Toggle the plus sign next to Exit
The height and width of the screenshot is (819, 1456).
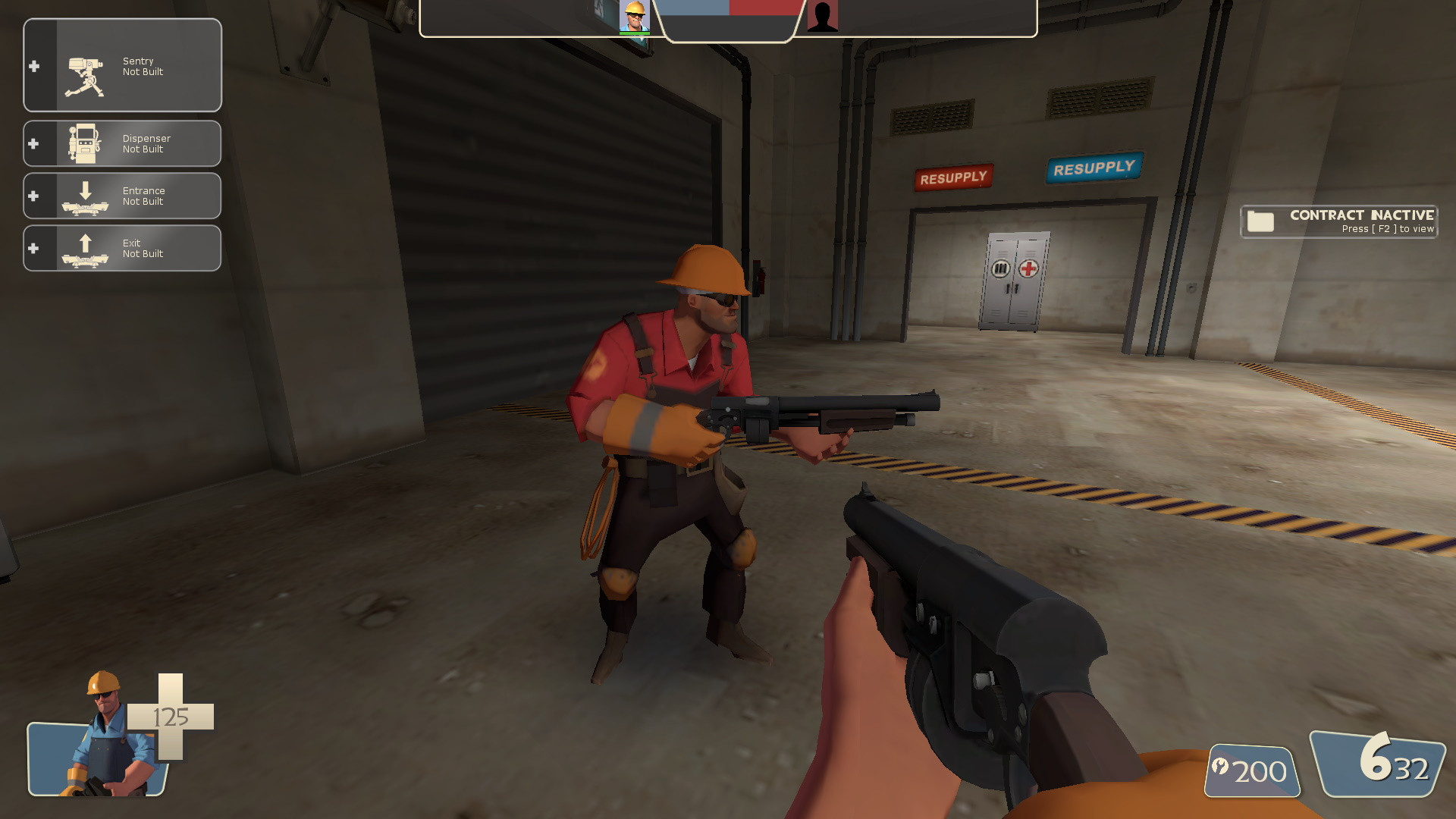[33, 248]
